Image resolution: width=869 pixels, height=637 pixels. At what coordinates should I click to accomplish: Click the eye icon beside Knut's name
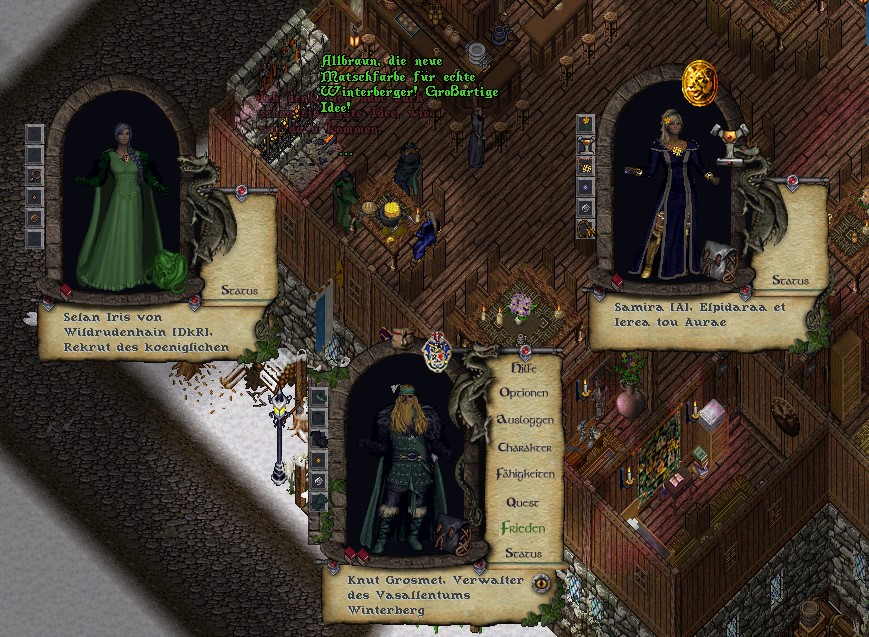tap(543, 582)
